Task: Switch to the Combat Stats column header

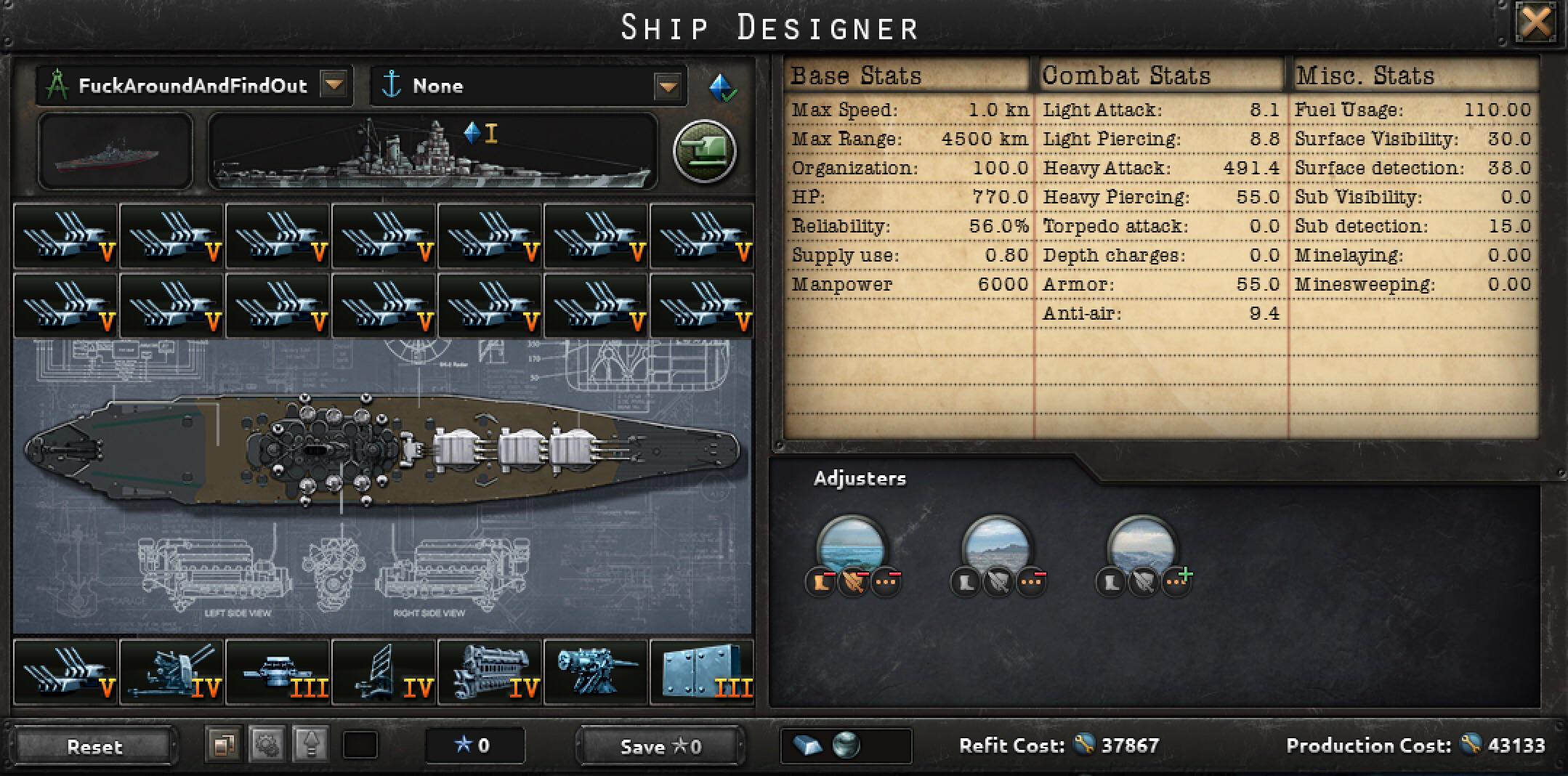Action: (x=1125, y=75)
